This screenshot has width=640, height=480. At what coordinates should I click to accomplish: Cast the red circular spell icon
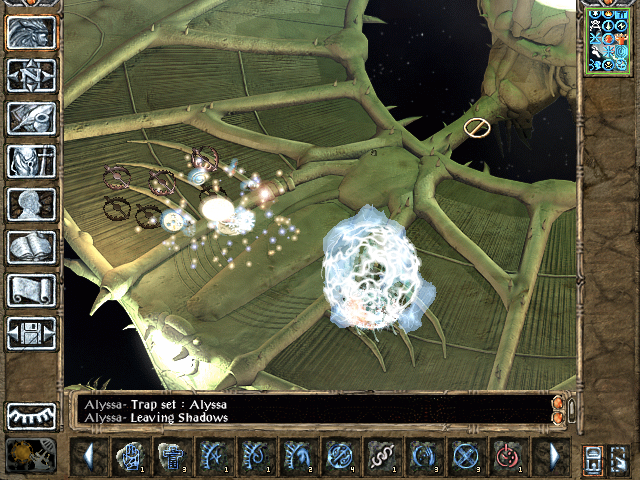[x=508, y=457]
